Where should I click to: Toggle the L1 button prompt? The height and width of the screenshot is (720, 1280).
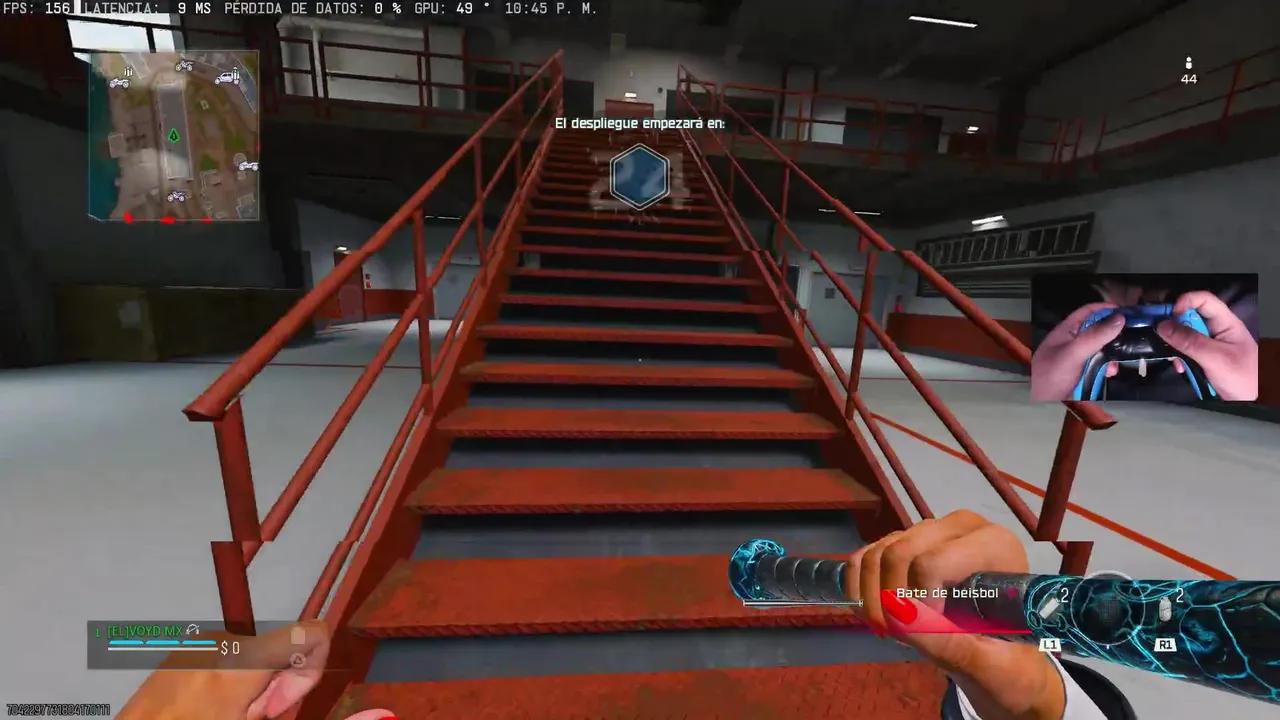1050,646
